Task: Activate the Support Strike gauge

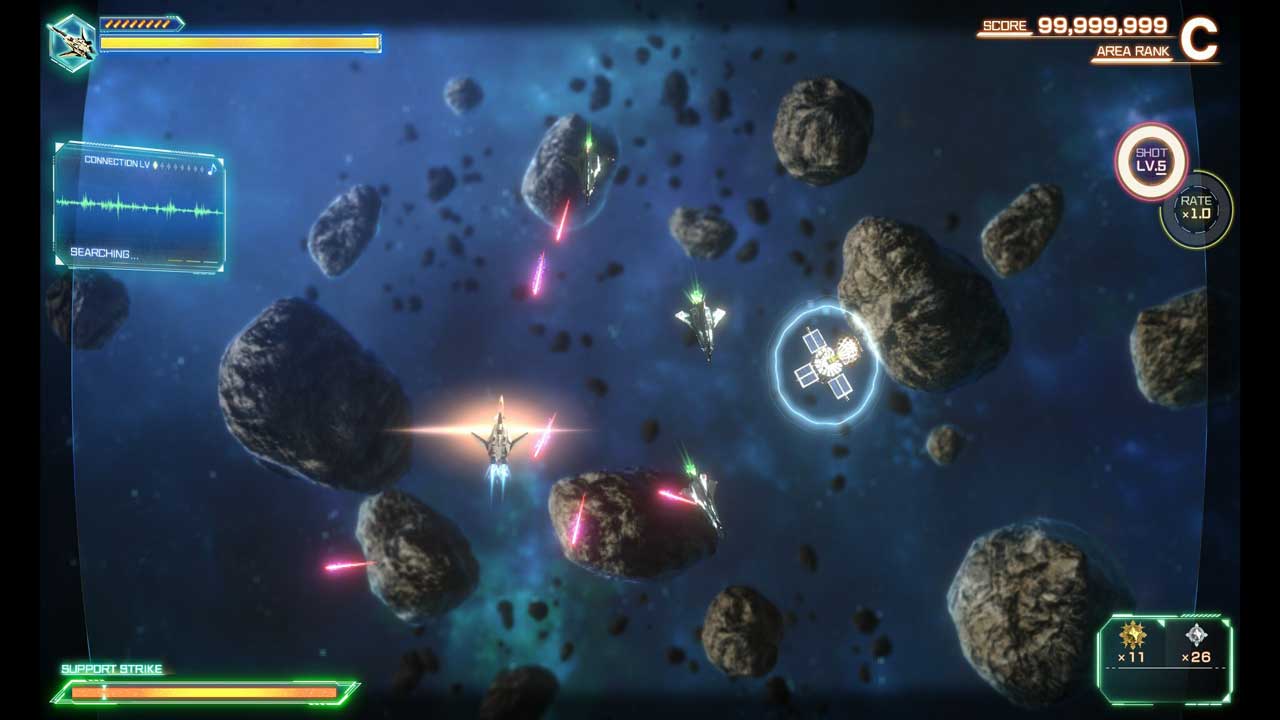Action: [x=205, y=691]
